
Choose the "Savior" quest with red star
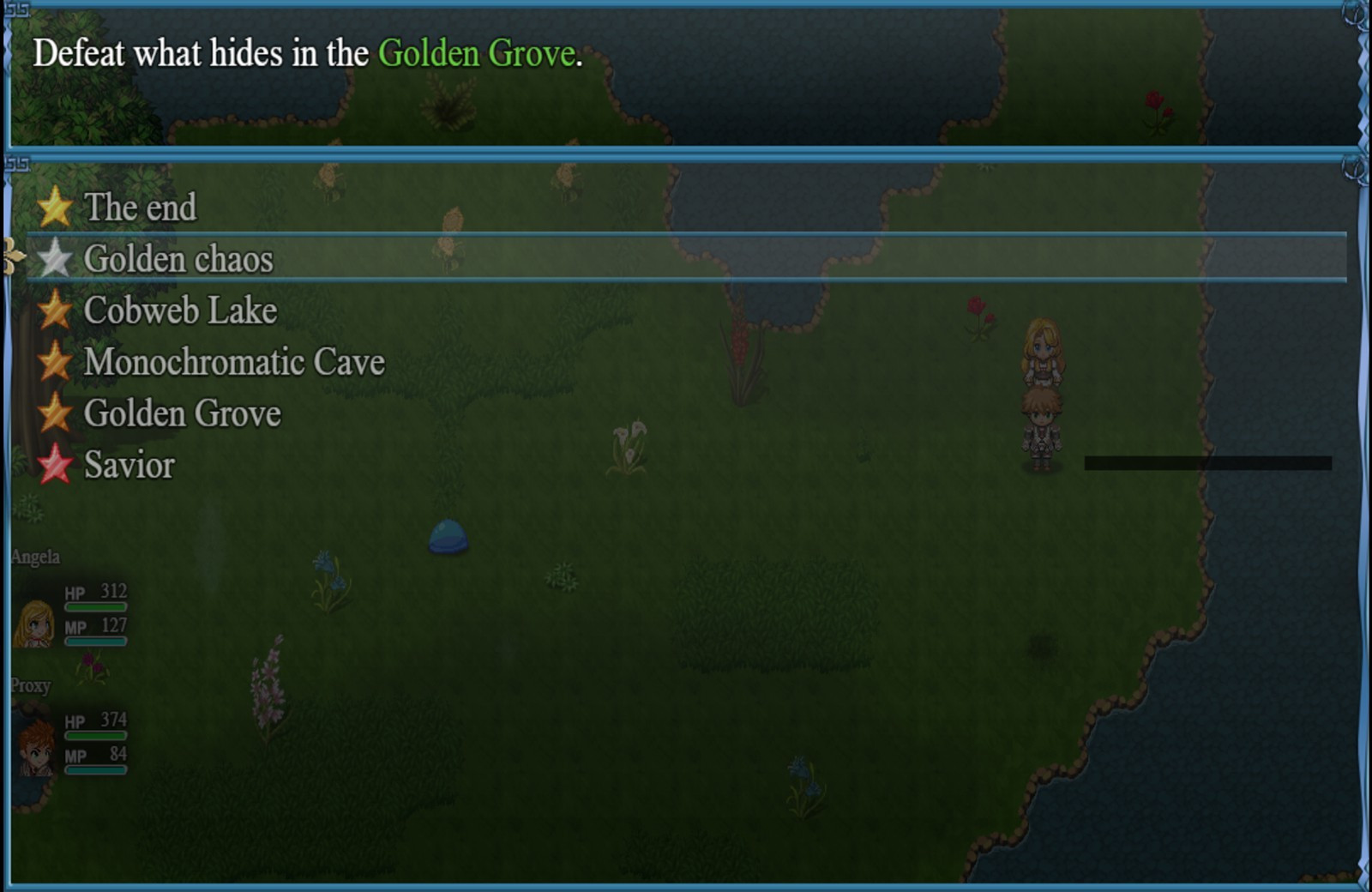[129, 465]
